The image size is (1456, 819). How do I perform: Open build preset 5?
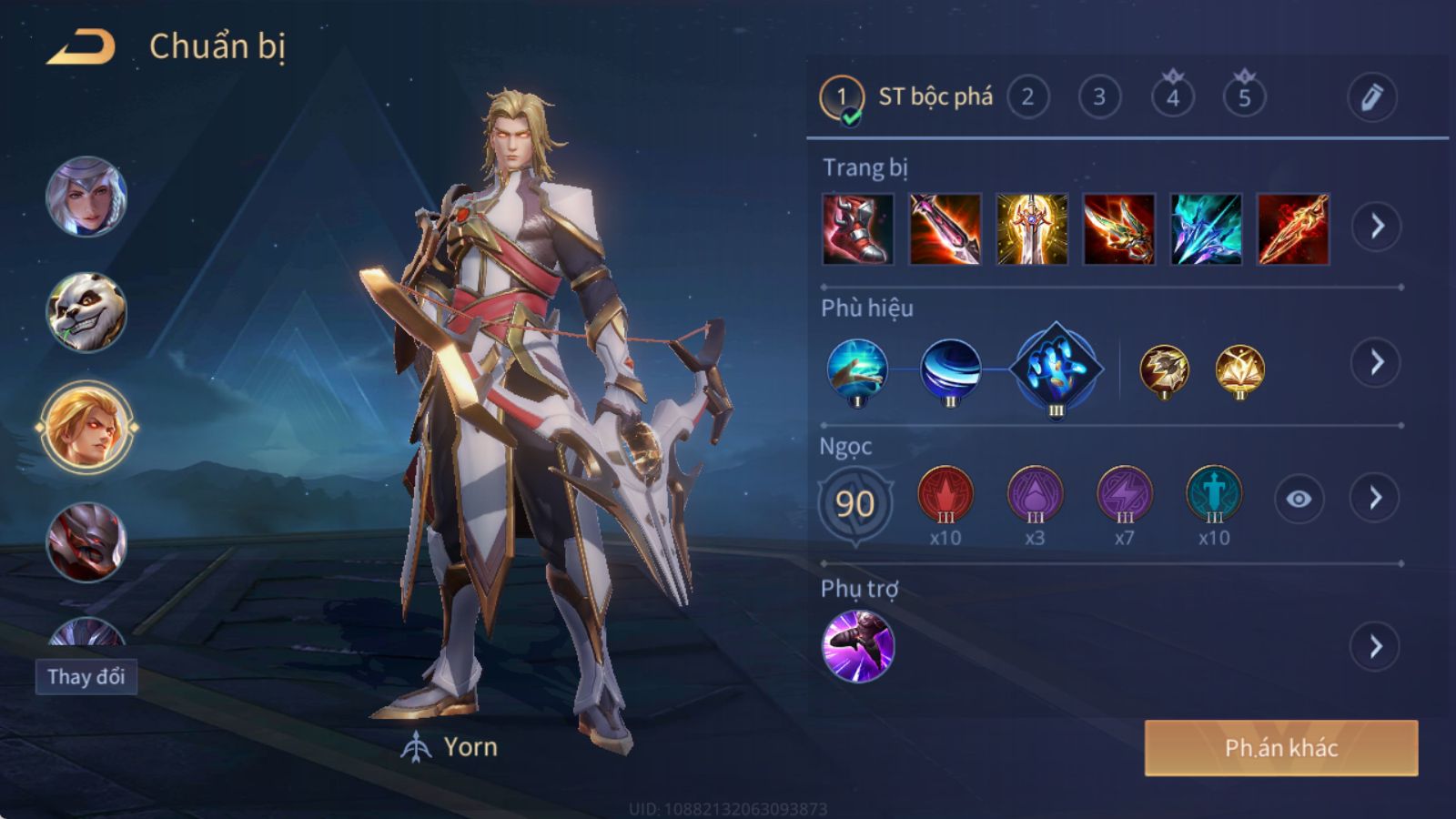[x=1244, y=97]
